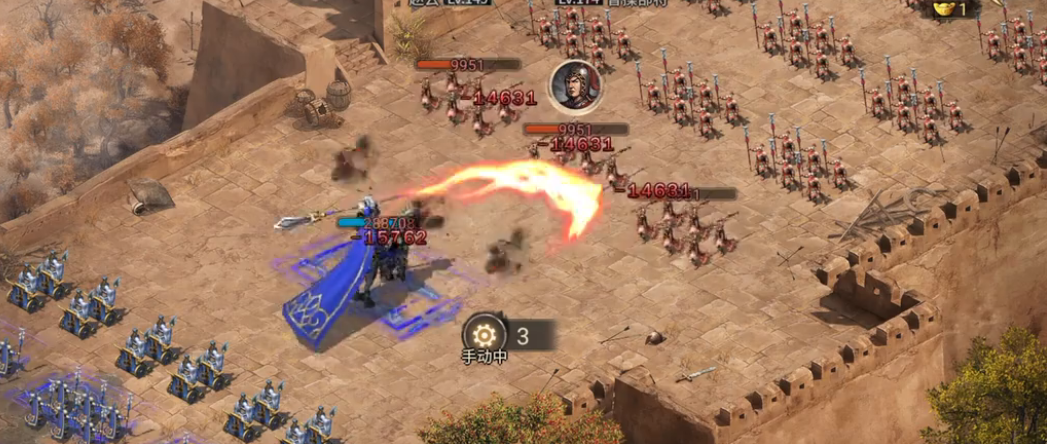The height and width of the screenshot is (444, 1047).
Task: Select the enemy general's round portrait
Action: (574, 84)
